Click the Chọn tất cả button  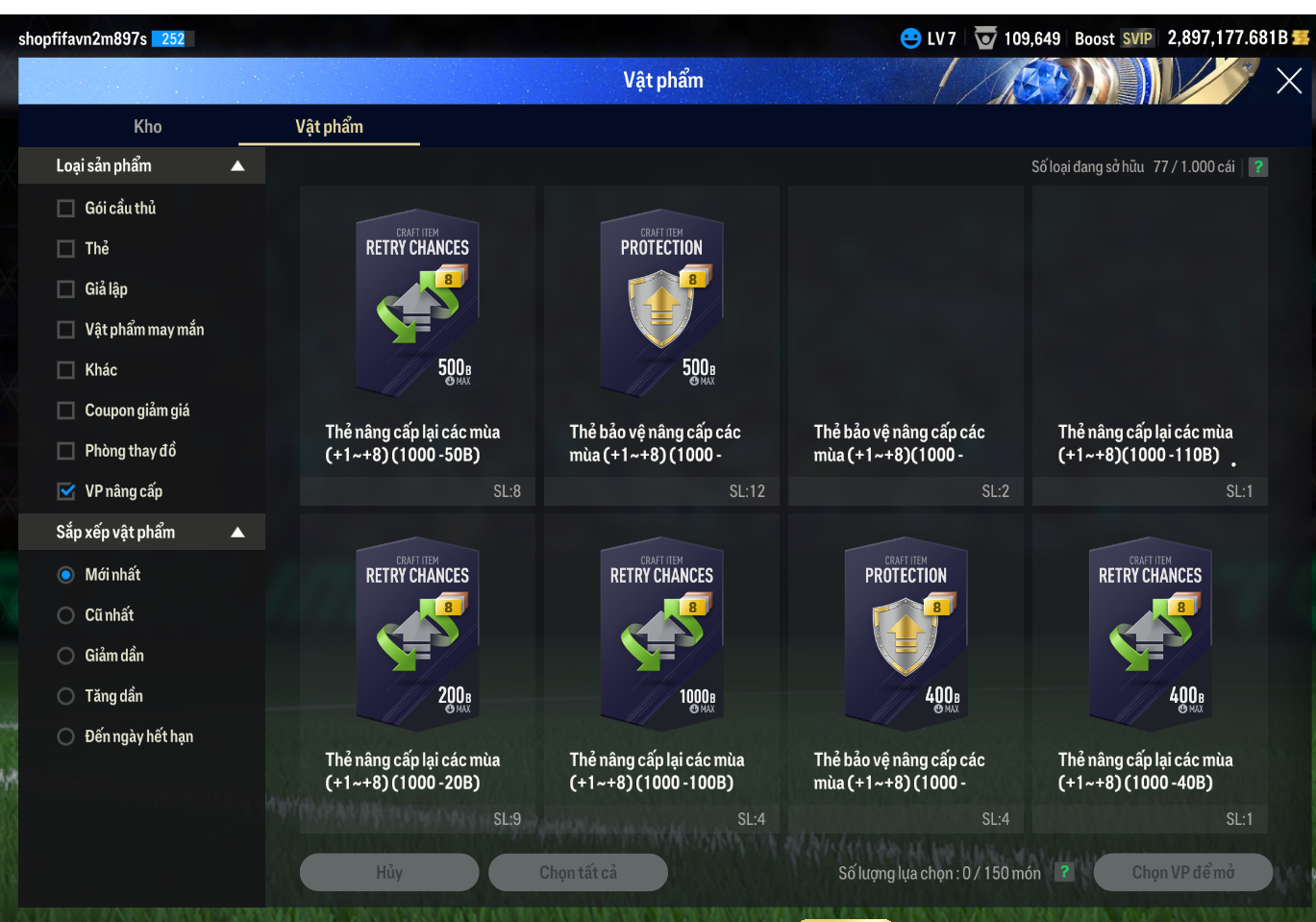[578, 872]
